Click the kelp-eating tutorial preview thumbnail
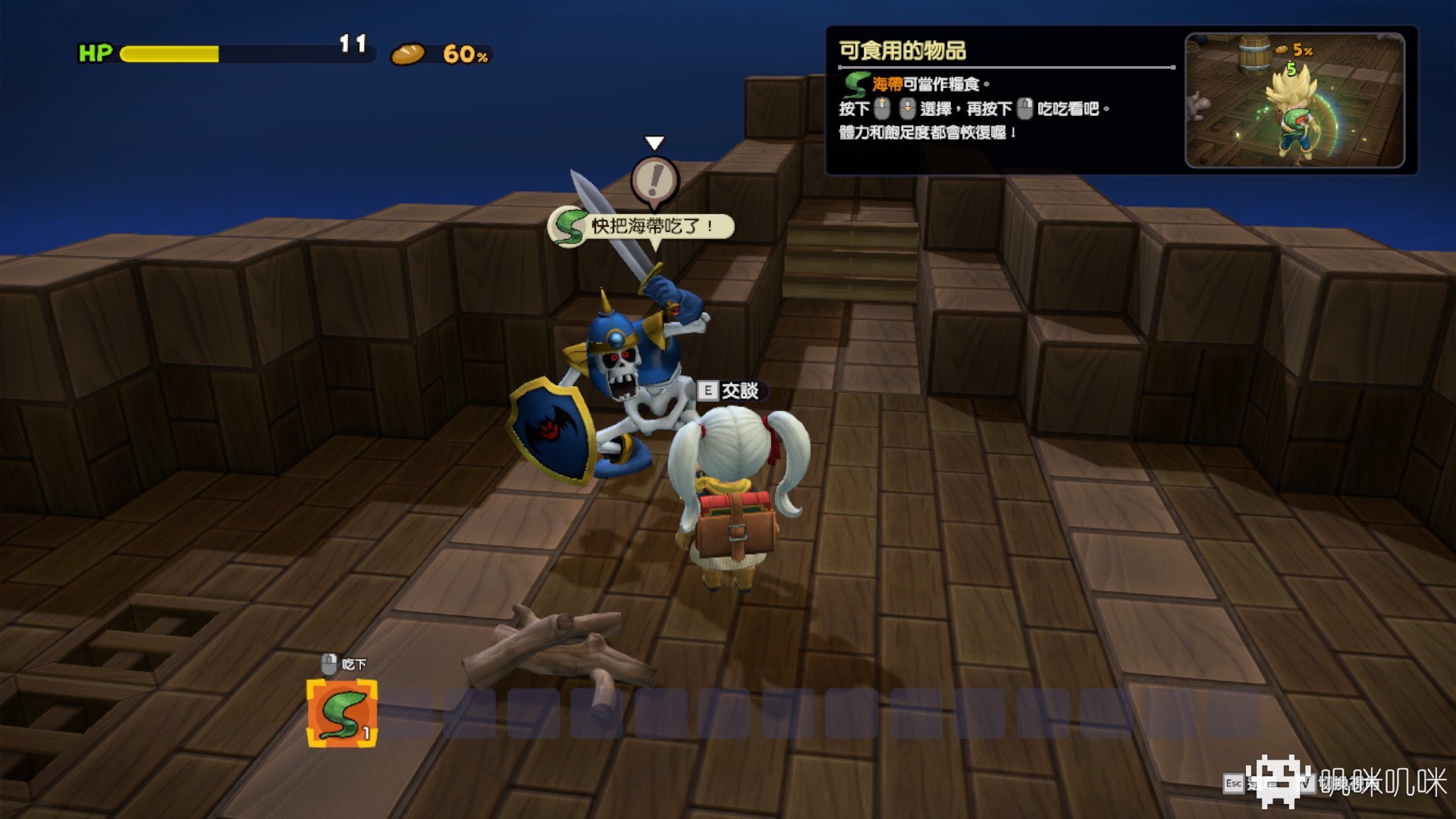Viewport: 1456px width, 819px height. coord(1294,100)
